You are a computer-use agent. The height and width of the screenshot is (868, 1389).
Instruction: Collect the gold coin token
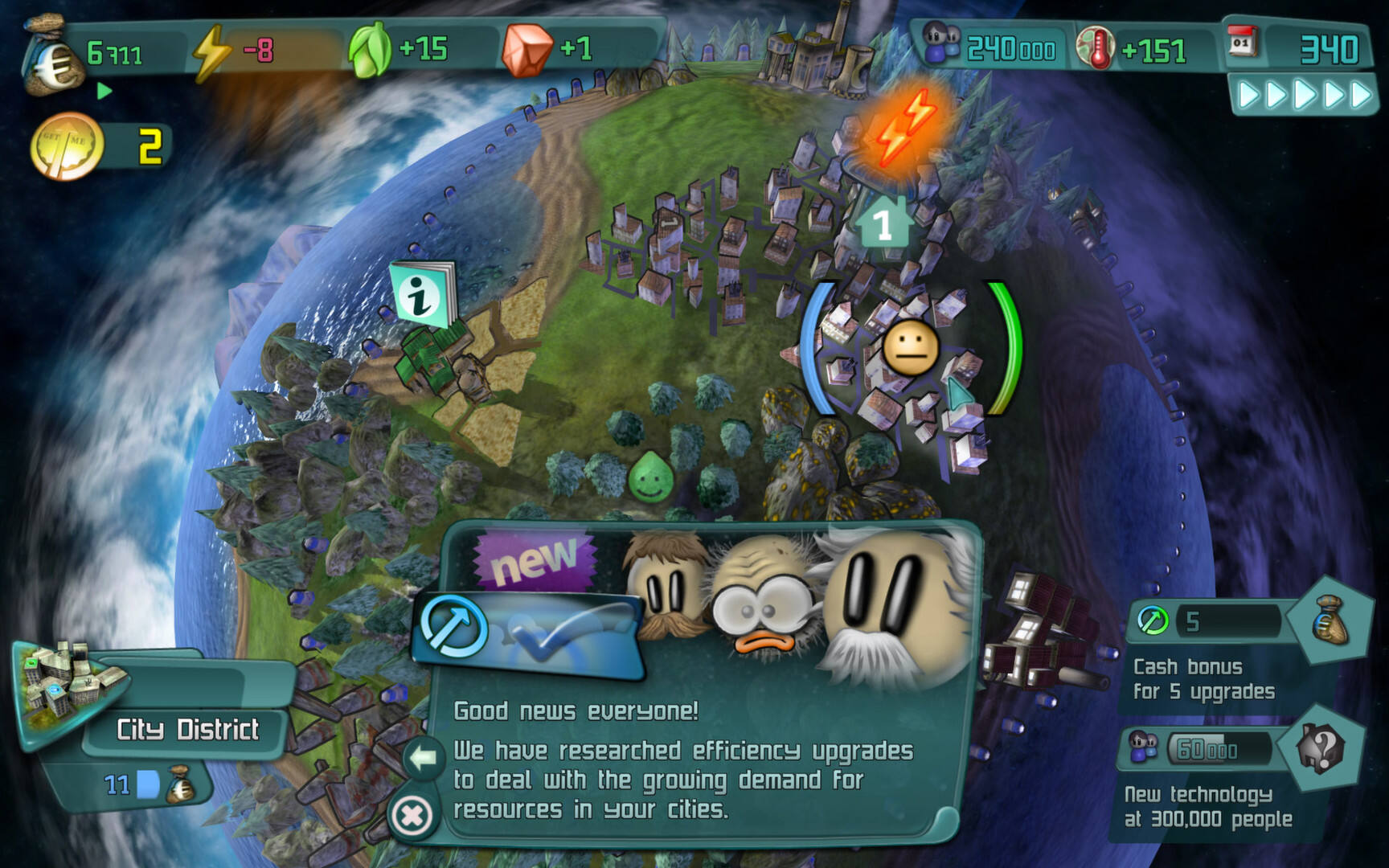click(x=66, y=147)
